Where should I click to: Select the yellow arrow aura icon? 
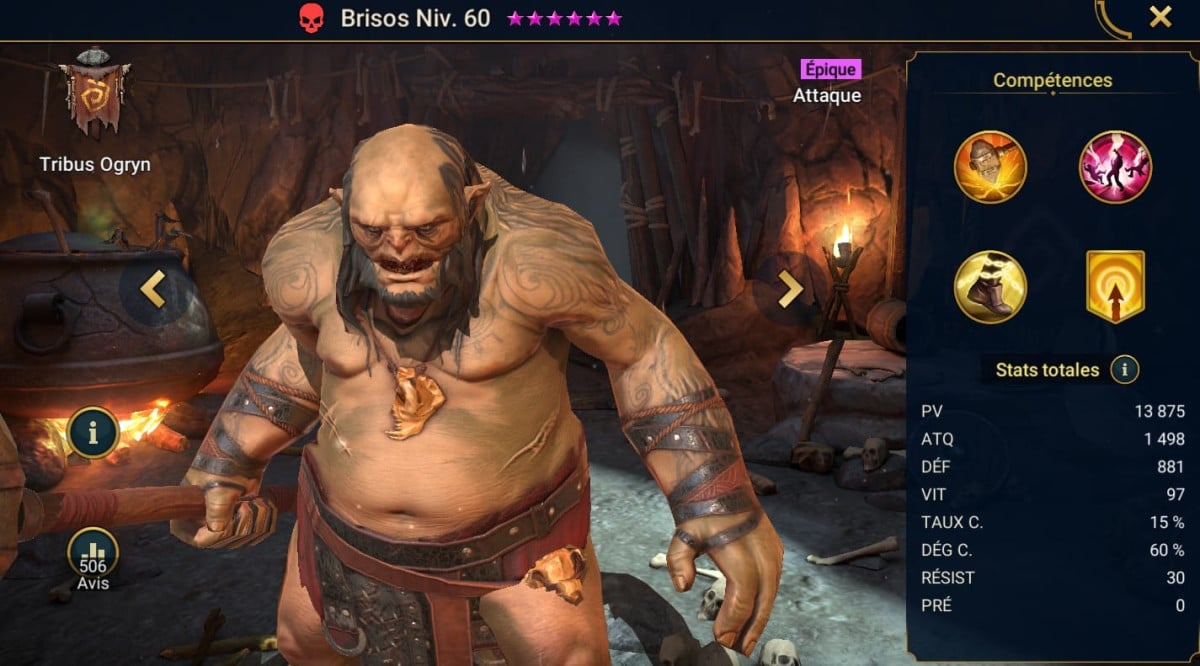(1115, 287)
